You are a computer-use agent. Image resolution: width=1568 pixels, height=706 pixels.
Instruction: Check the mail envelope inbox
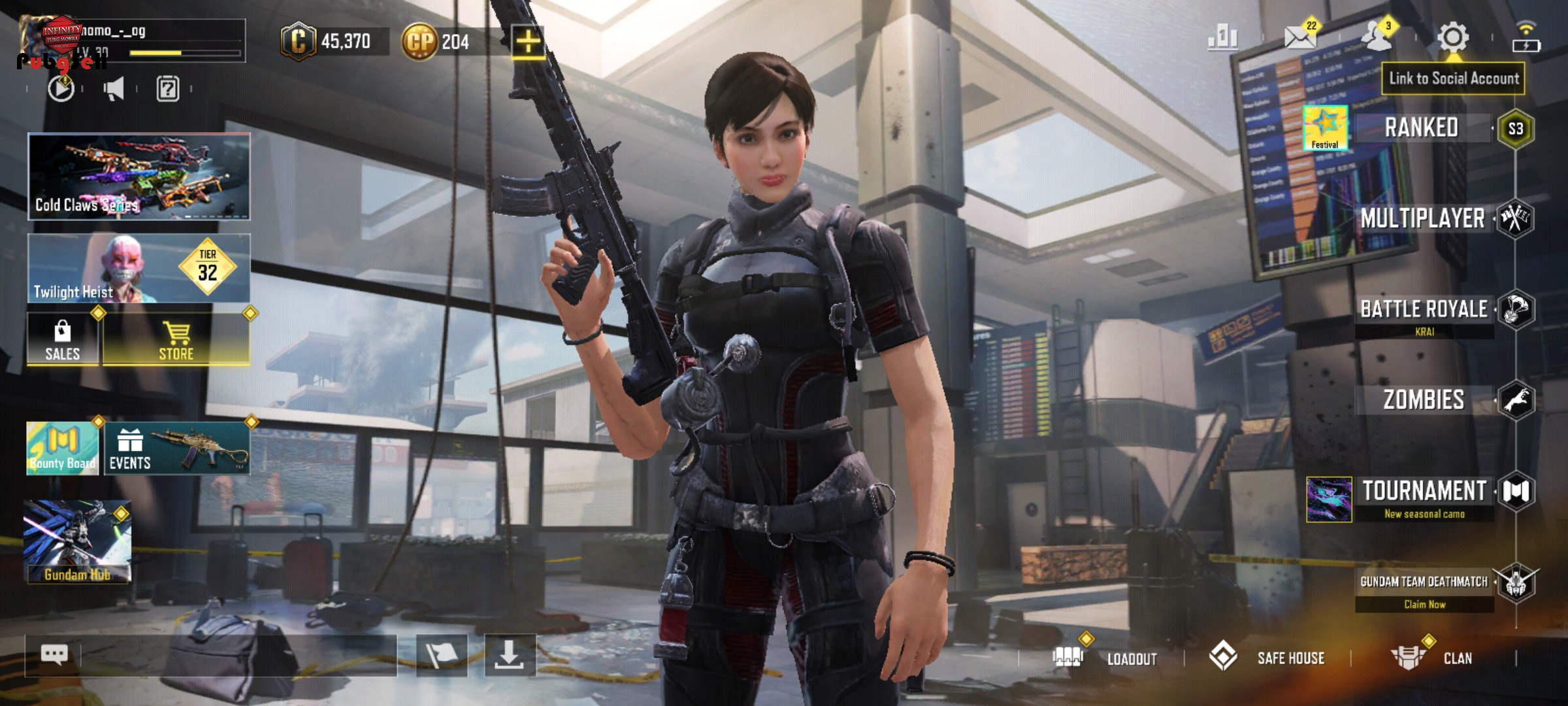click(x=1300, y=38)
